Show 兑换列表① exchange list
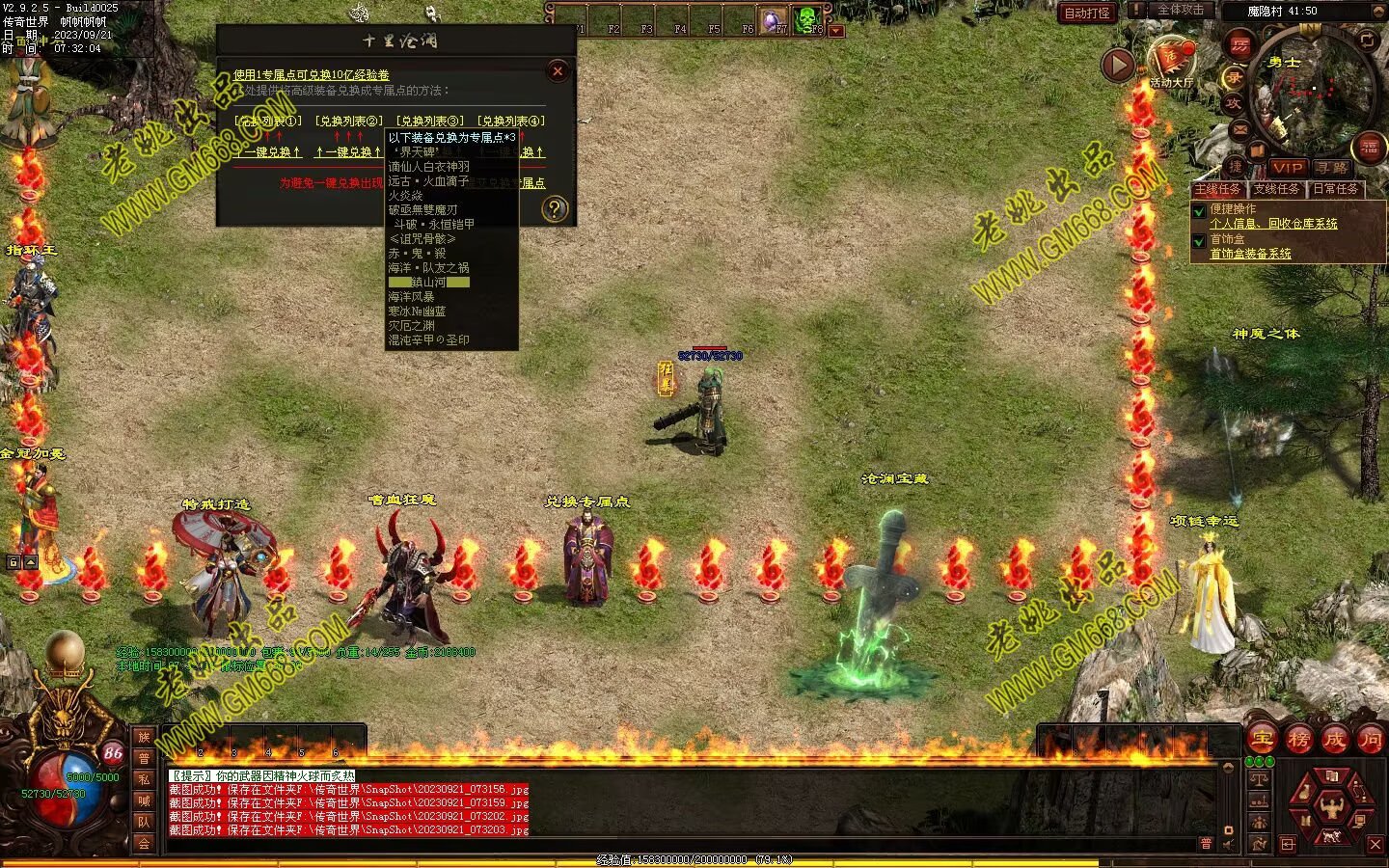The height and width of the screenshot is (868, 1389). pyautogui.click(x=268, y=122)
